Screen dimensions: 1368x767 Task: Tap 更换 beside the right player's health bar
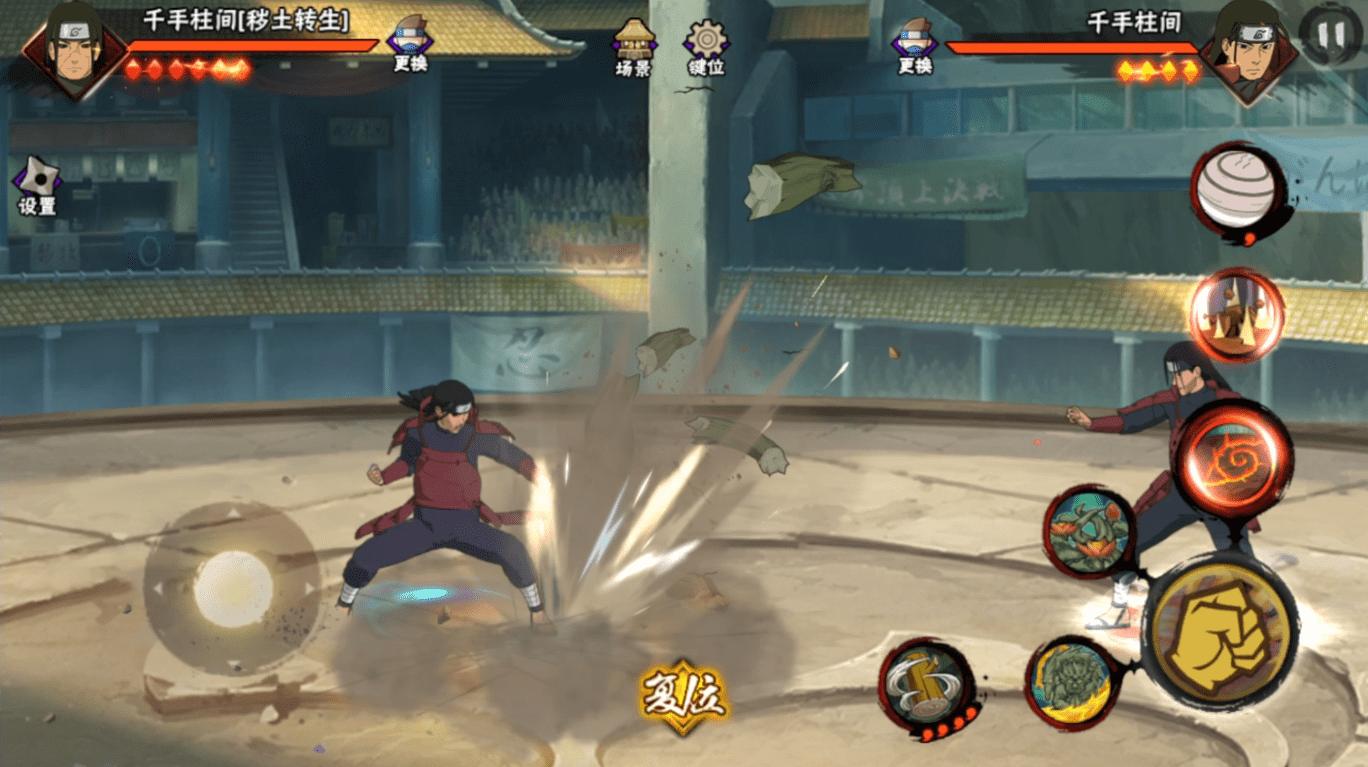[915, 43]
